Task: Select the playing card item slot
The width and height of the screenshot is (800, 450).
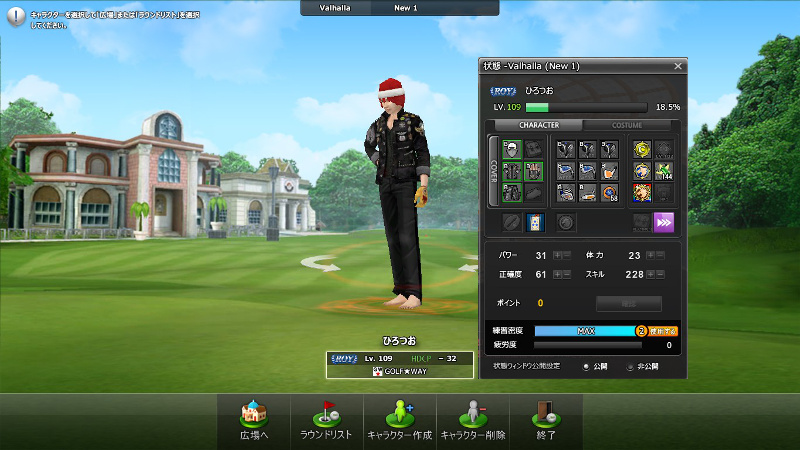Action: tap(535, 222)
